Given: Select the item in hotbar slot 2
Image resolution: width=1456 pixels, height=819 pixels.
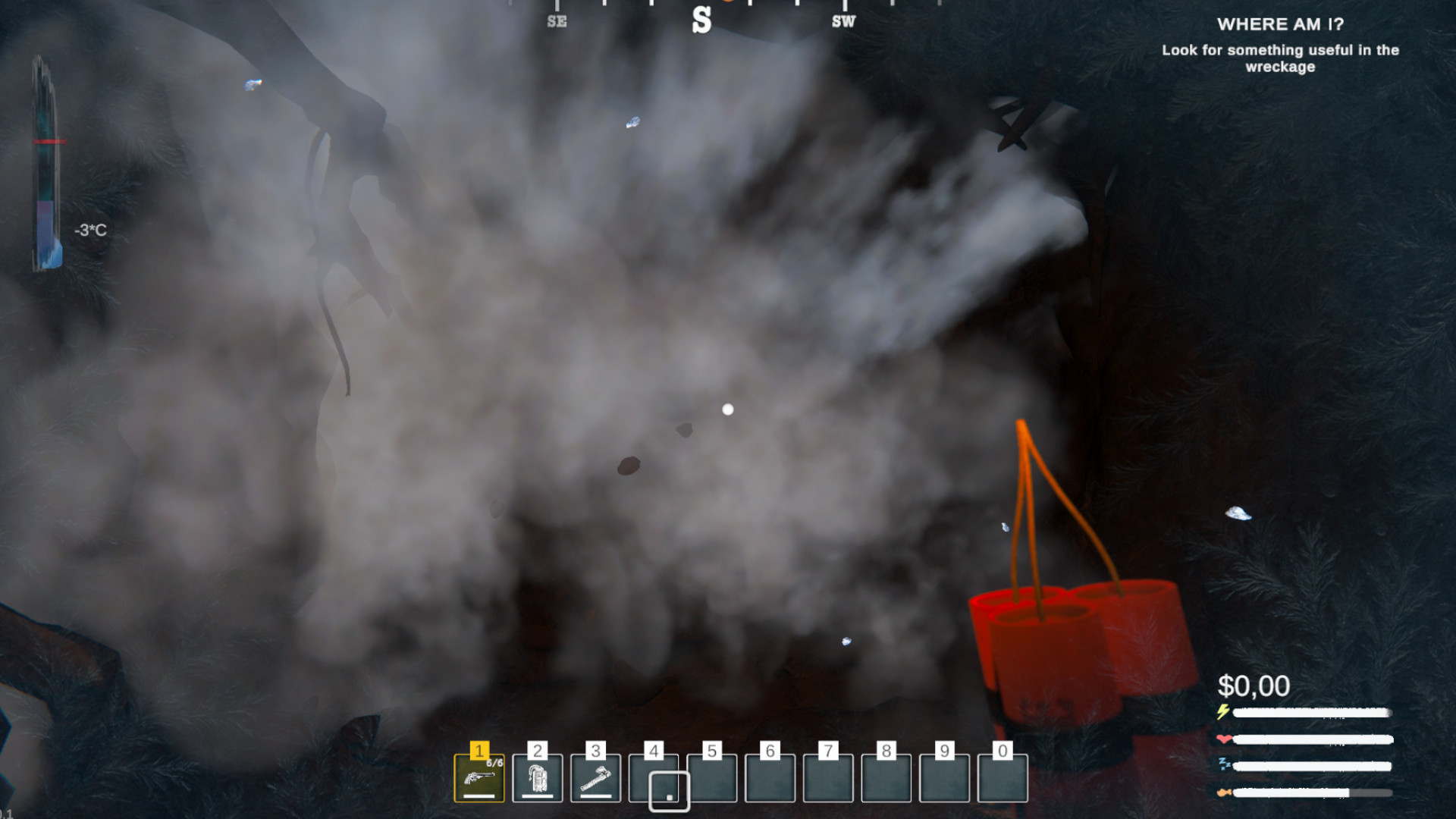Looking at the screenshot, I should pyautogui.click(x=538, y=778).
